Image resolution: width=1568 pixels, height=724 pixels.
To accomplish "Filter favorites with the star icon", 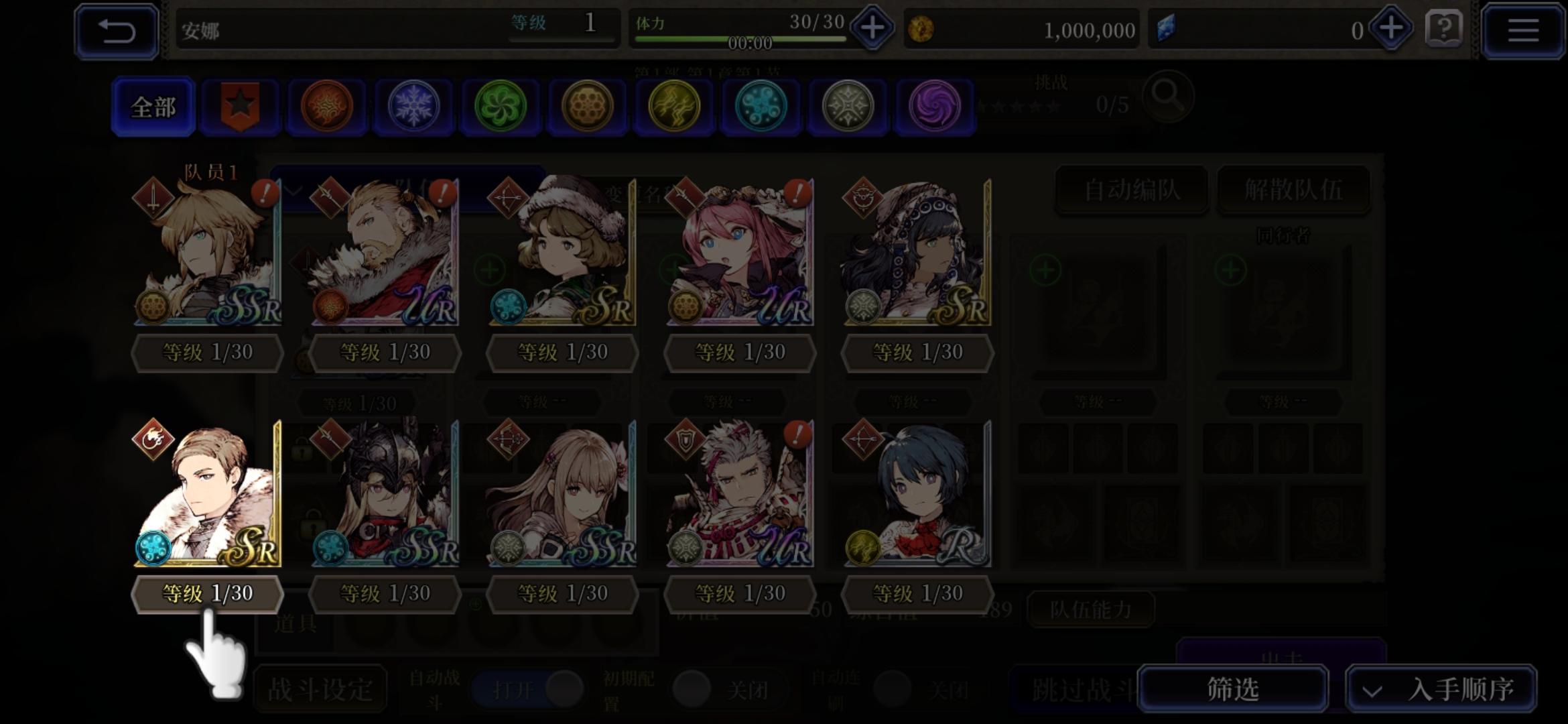I will coord(240,106).
